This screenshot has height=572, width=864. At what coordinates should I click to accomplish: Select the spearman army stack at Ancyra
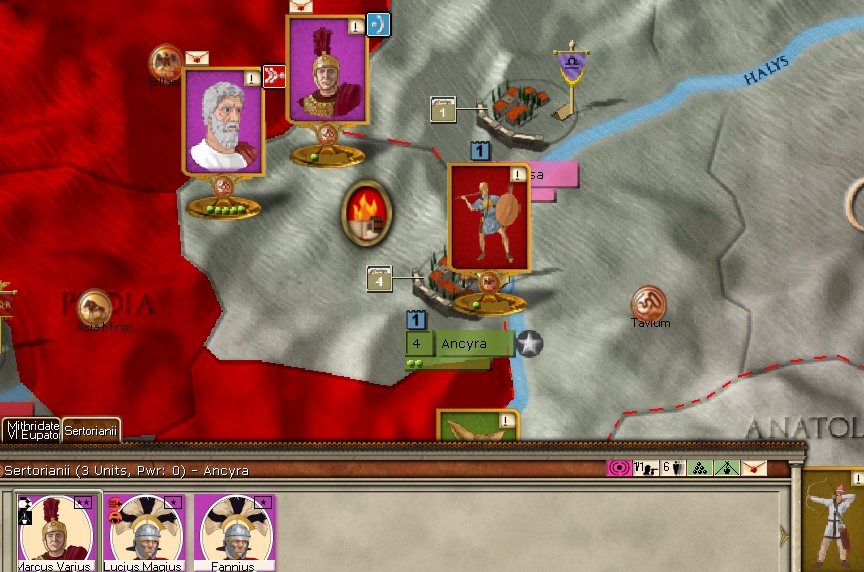(489, 217)
